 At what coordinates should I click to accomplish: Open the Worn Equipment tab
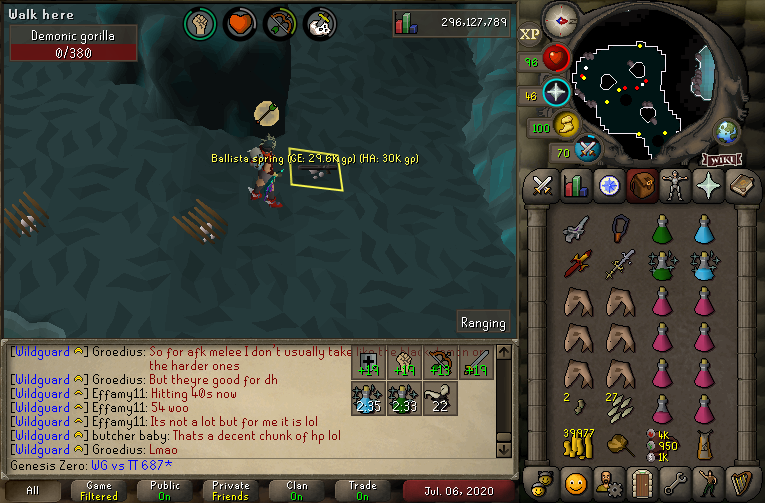pyautogui.click(x=675, y=186)
